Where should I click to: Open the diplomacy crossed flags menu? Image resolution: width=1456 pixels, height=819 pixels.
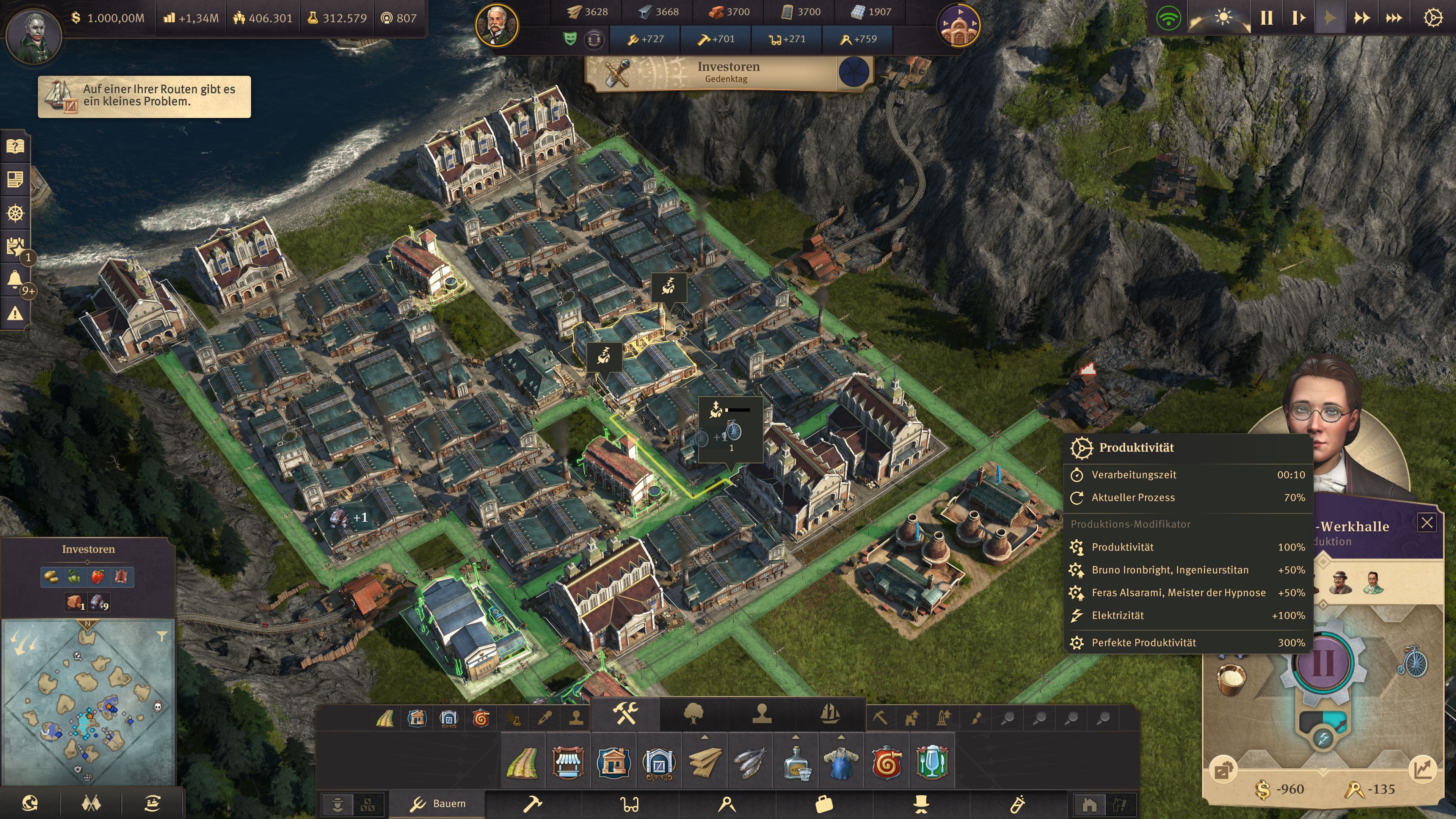tap(91, 803)
